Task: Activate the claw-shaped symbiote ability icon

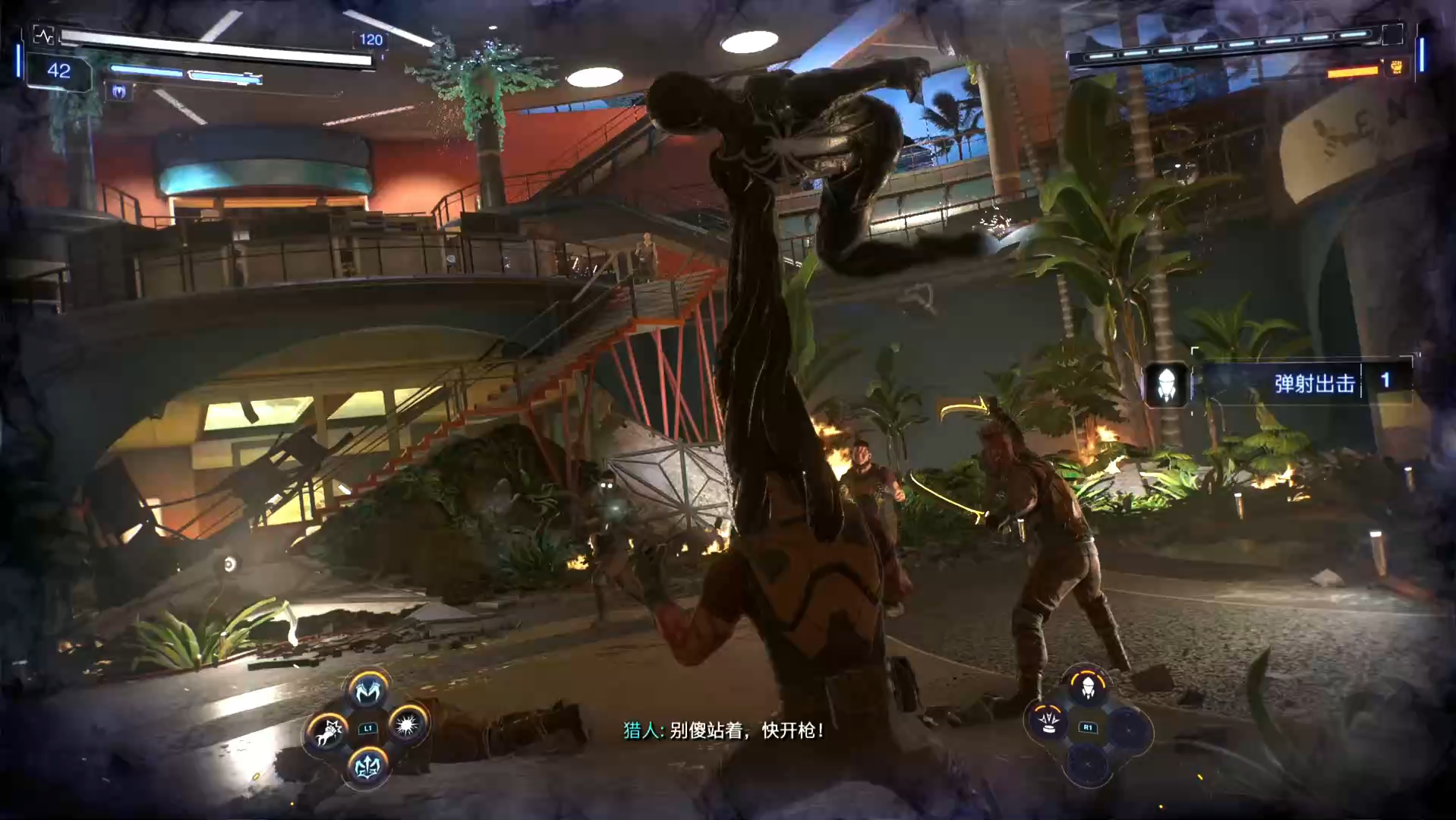Action: tap(368, 691)
